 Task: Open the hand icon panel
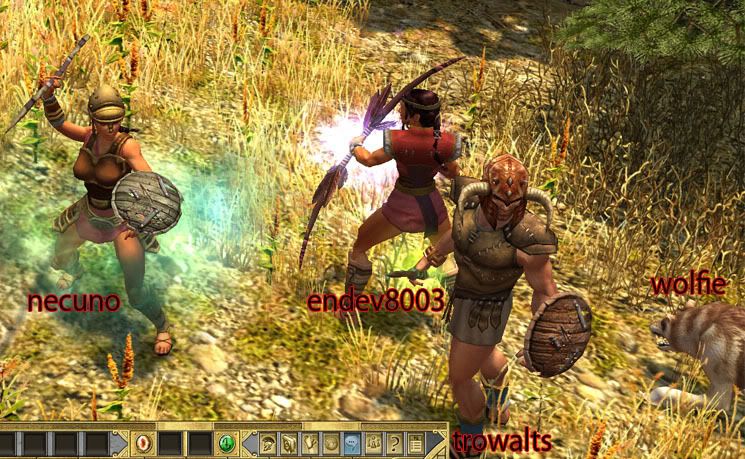(310, 442)
